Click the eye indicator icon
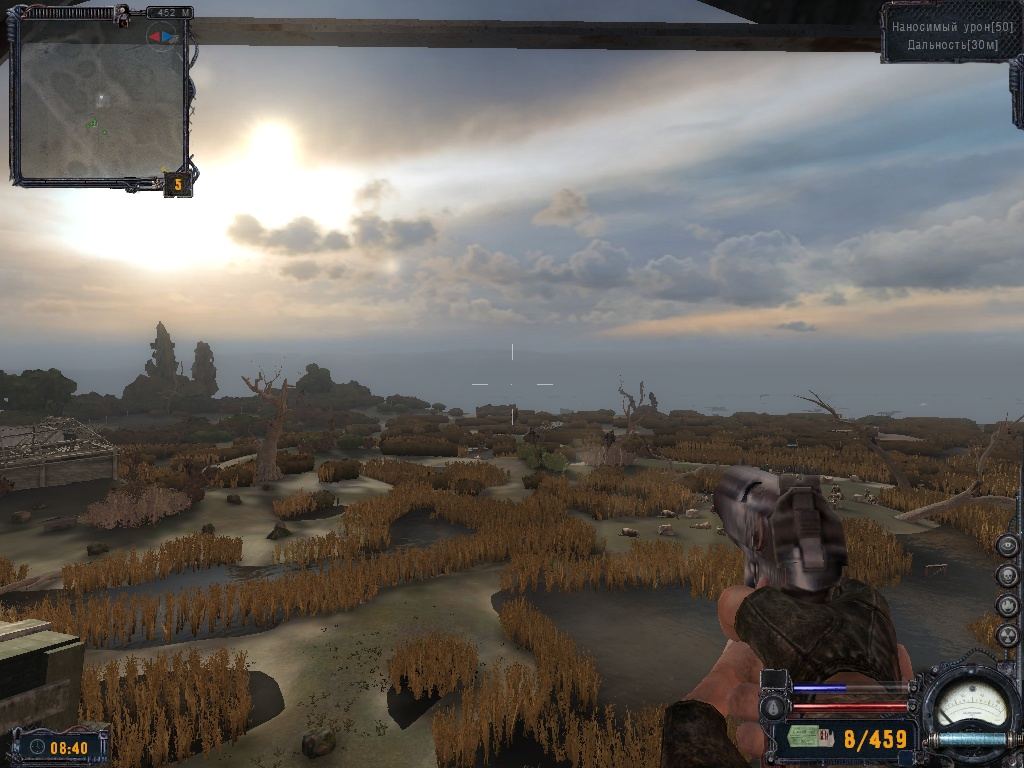 point(1007,545)
